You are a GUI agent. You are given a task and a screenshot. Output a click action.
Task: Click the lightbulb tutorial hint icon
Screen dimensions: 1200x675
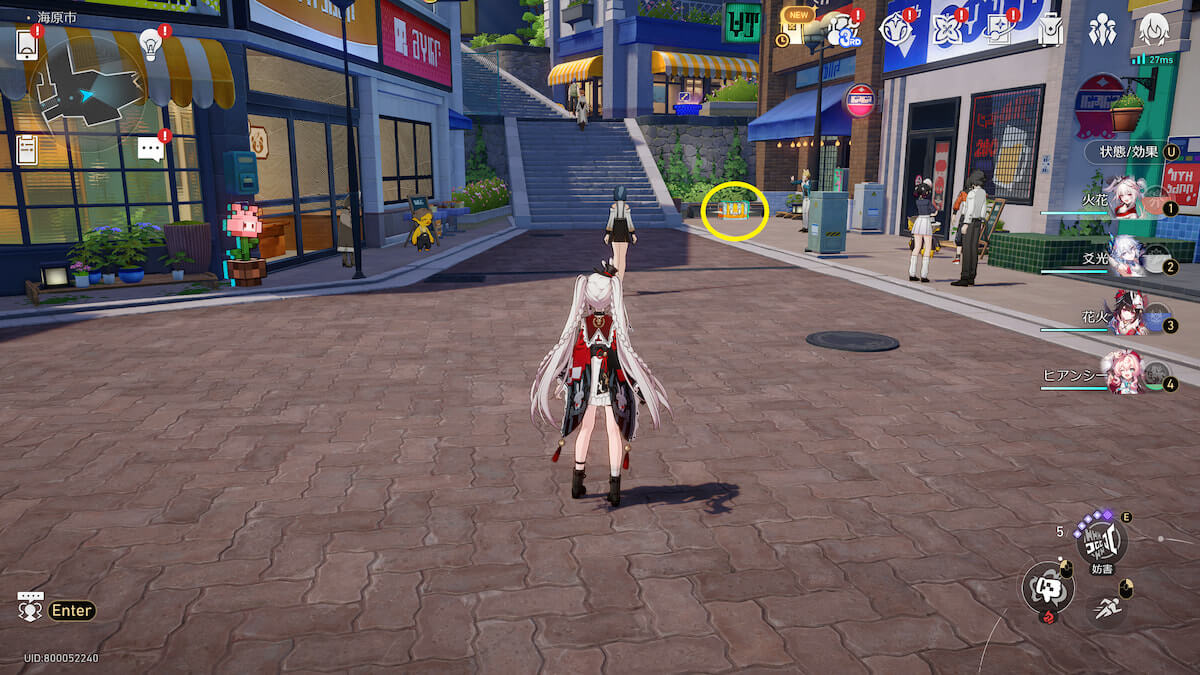click(x=150, y=43)
